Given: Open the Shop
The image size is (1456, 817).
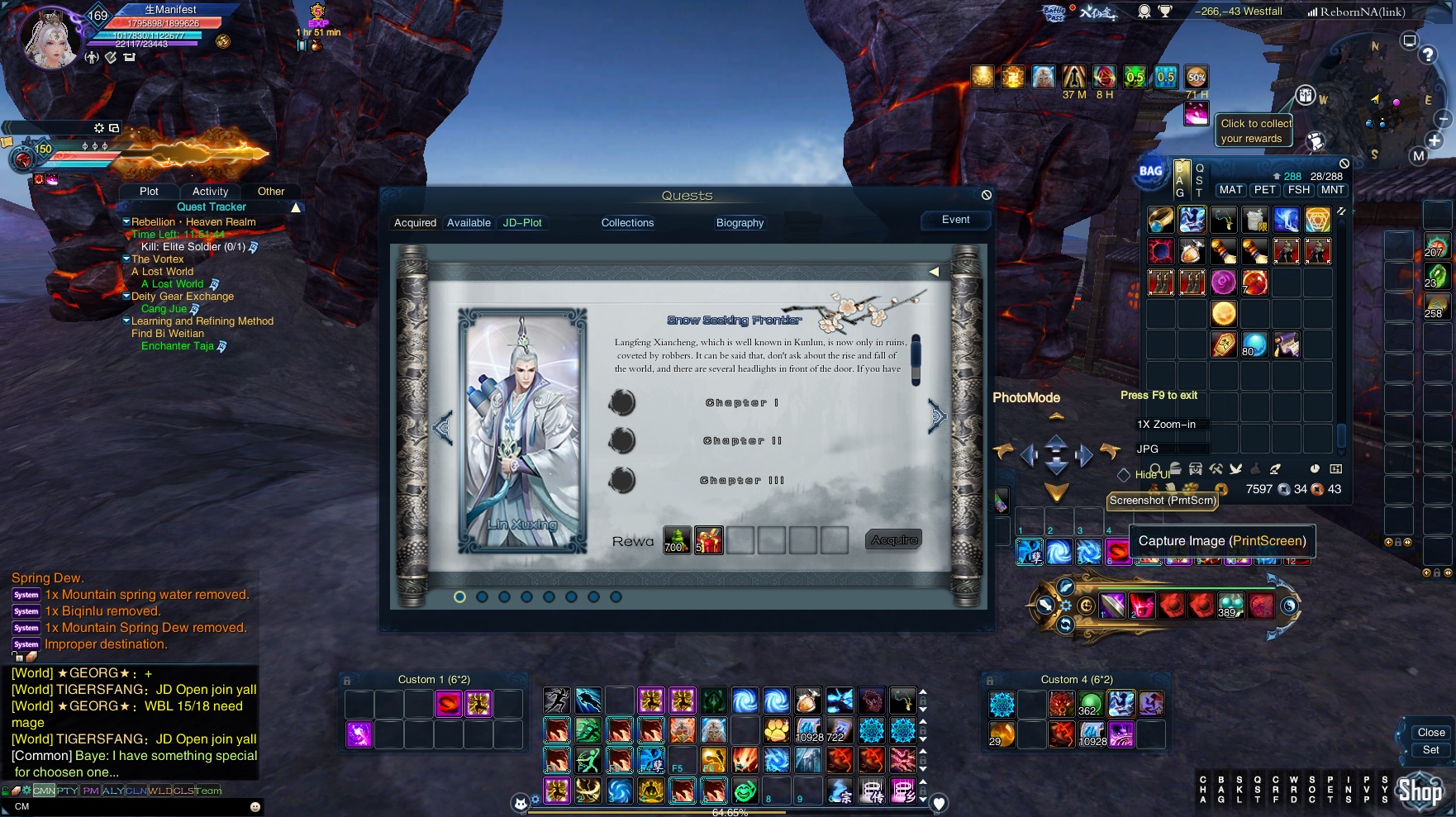Looking at the screenshot, I should coord(1420,791).
